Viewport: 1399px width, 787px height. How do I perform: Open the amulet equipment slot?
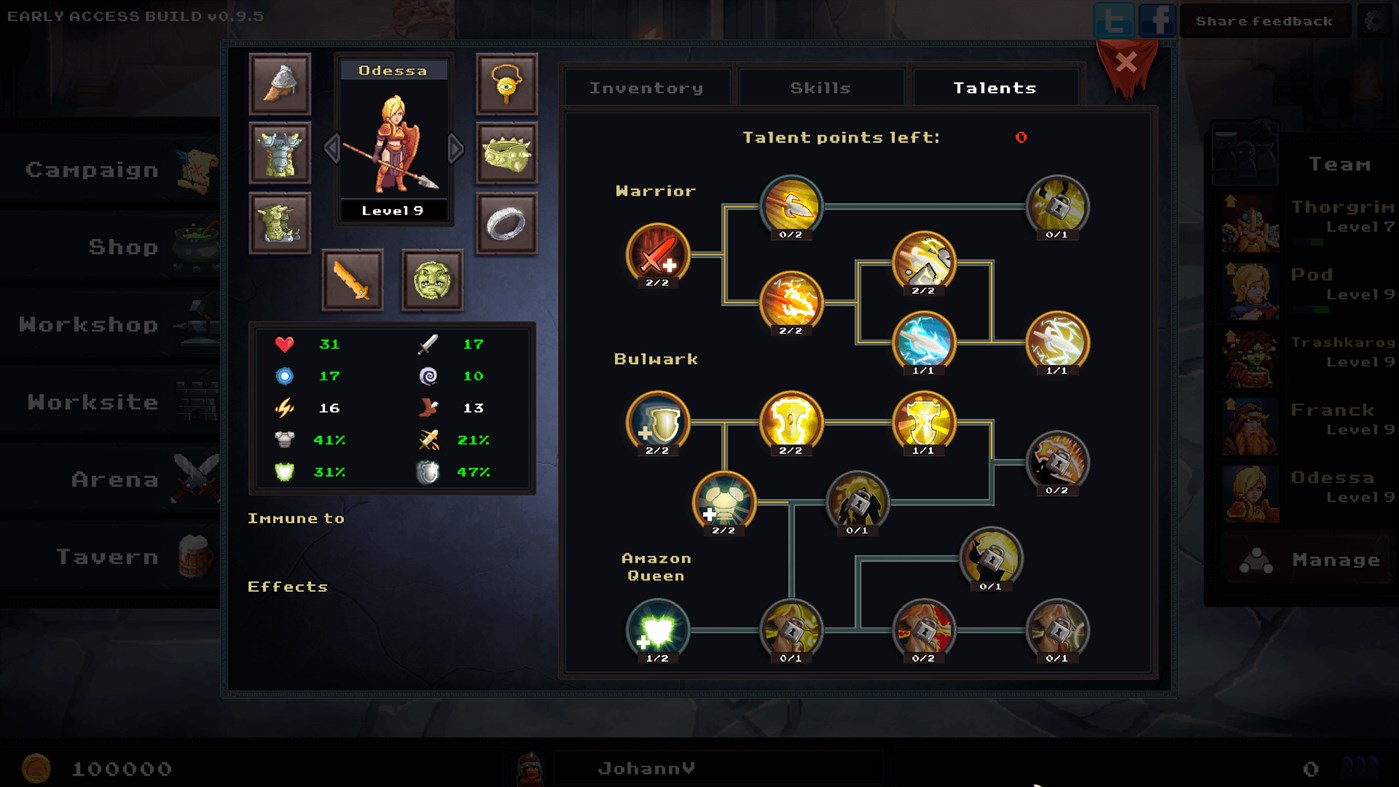pos(506,84)
